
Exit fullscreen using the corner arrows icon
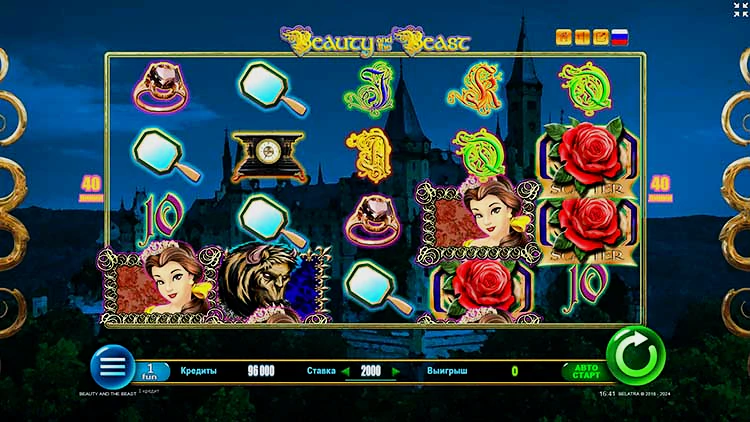click(740, 10)
